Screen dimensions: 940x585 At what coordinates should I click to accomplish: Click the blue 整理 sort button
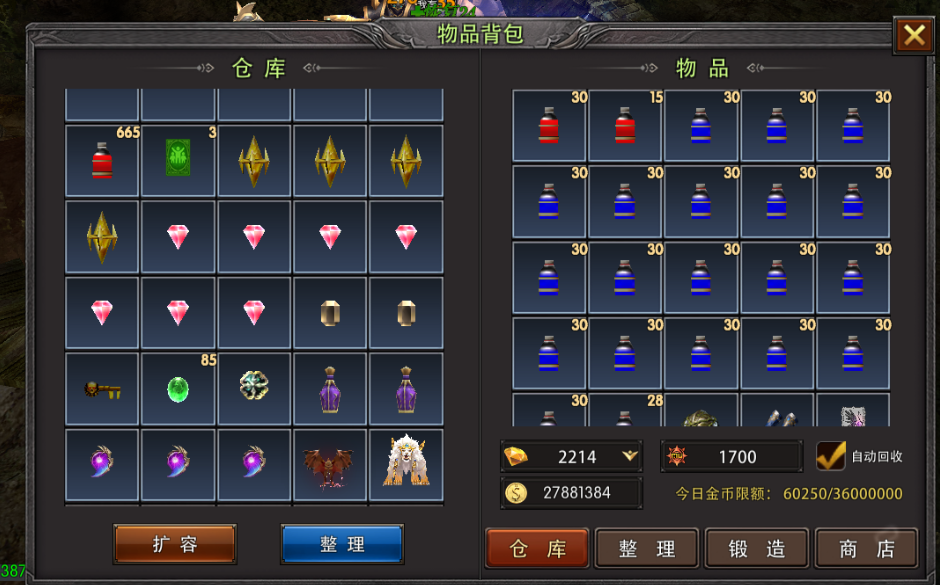[x=342, y=545]
